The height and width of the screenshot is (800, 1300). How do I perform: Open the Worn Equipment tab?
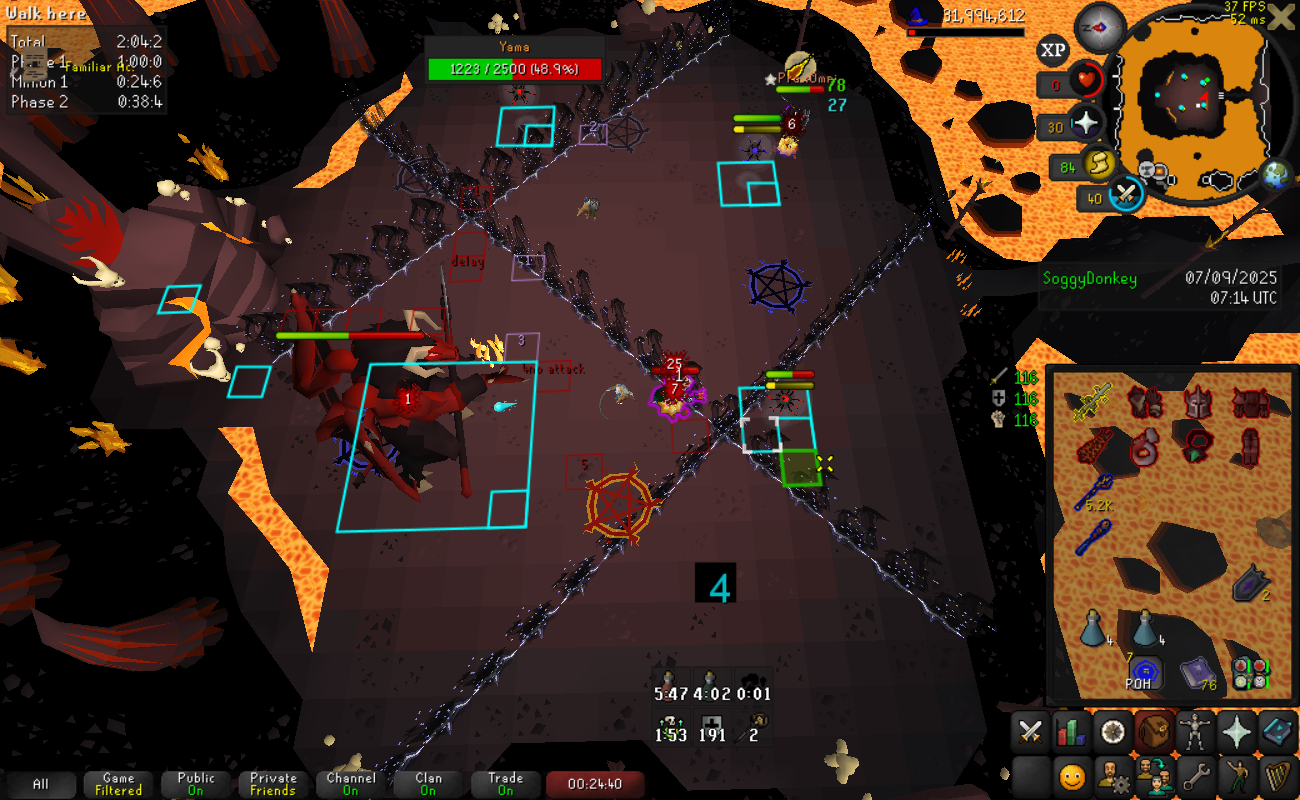click(1194, 733)
